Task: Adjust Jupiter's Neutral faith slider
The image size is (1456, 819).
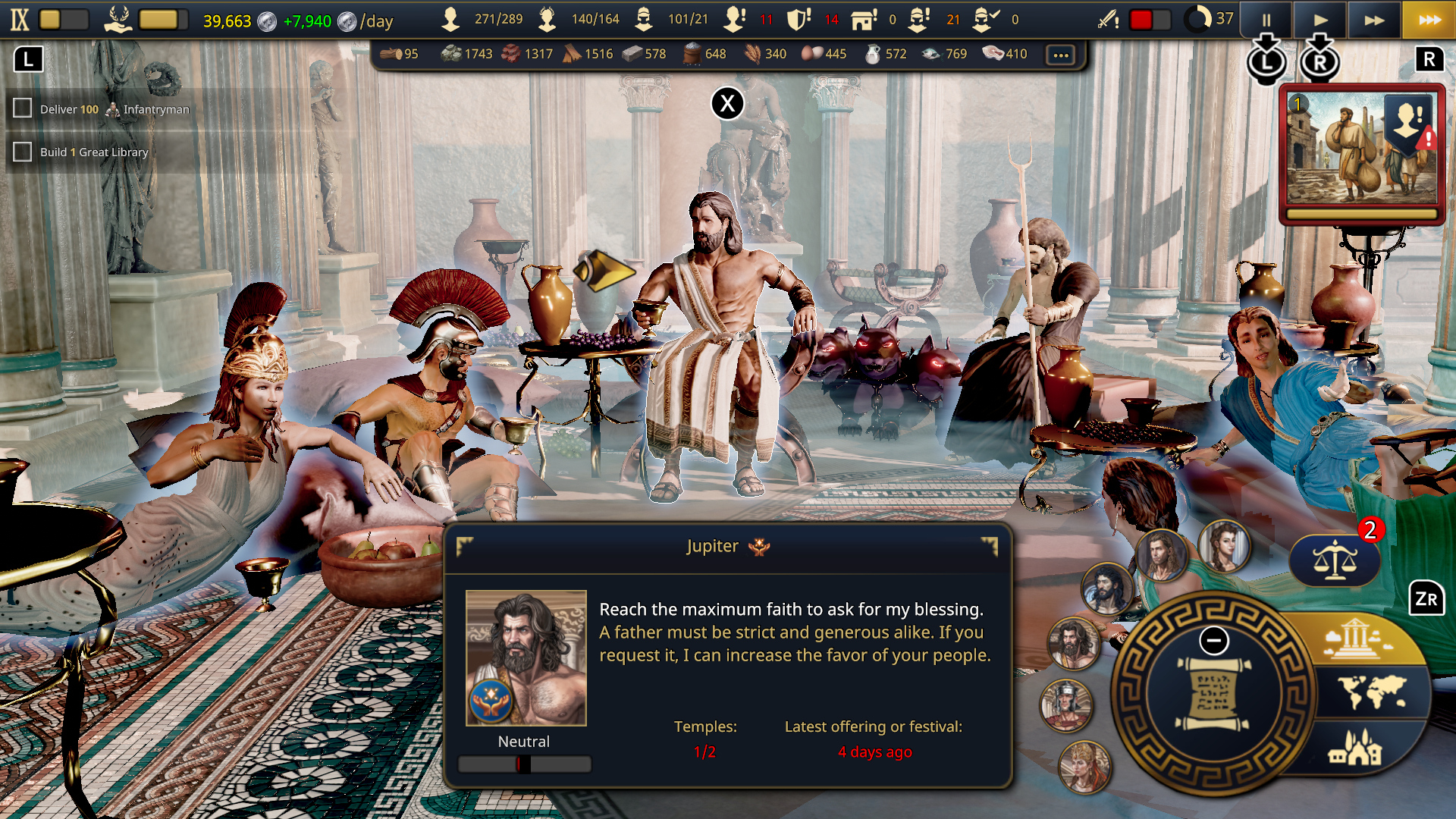Action: coord(524,764)
